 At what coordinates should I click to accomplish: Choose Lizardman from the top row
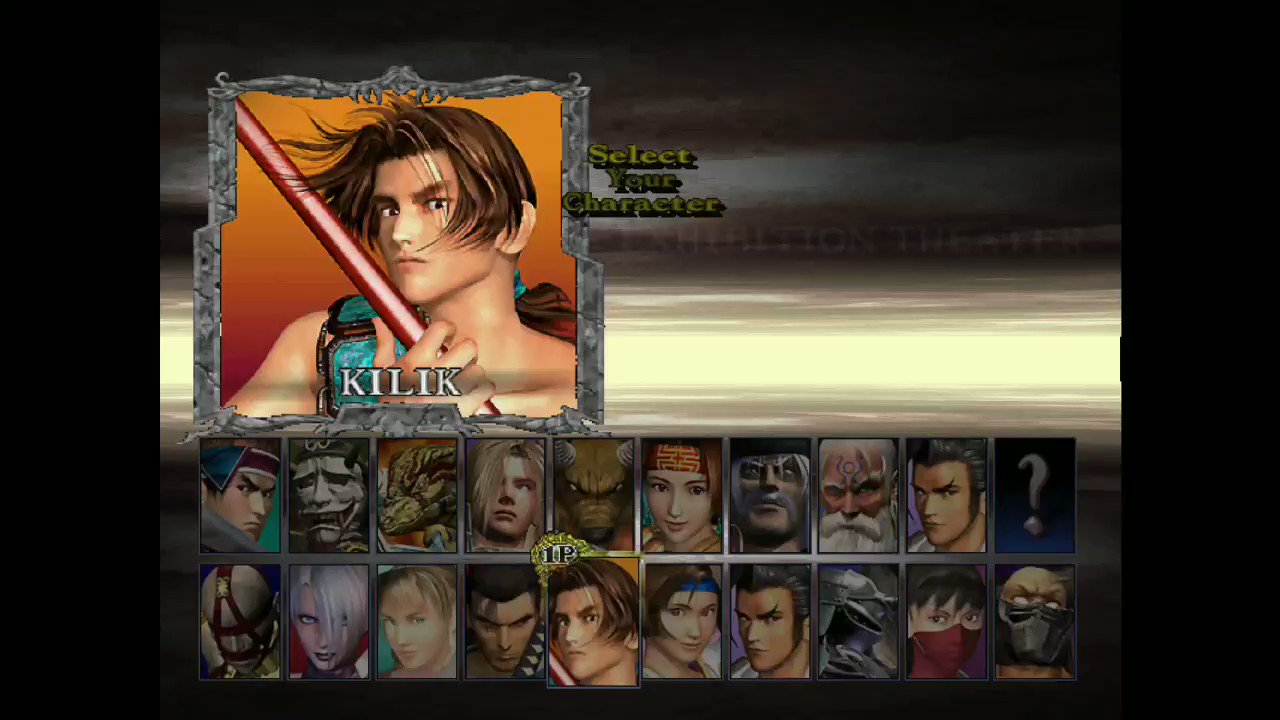pos(416,495)
